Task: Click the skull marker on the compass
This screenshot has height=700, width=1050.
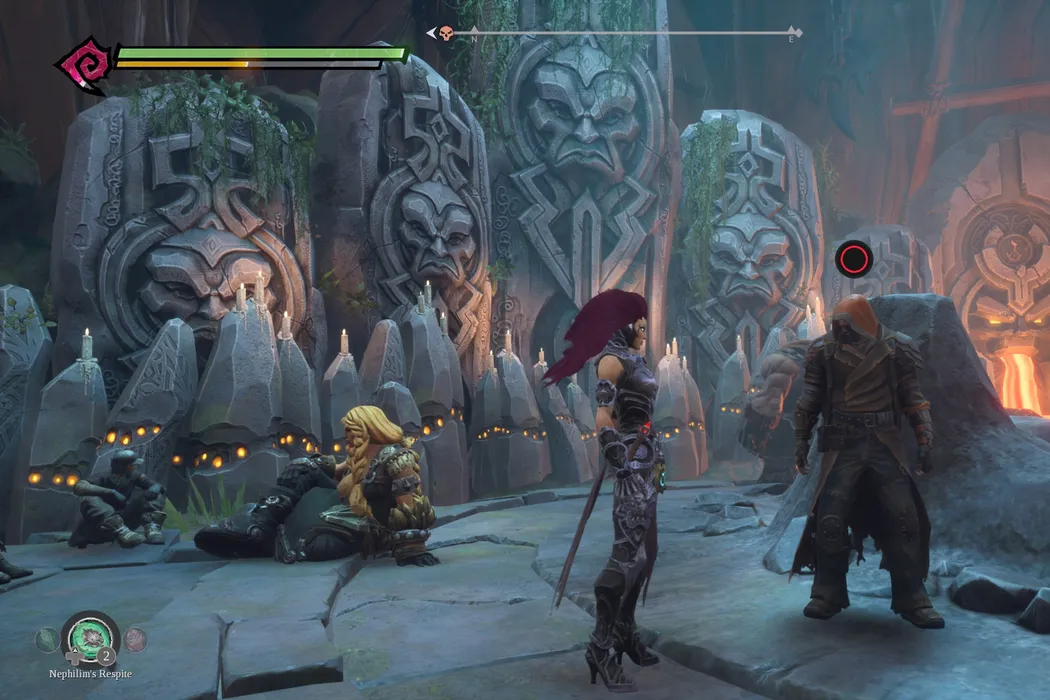Action: pos(445,33)
